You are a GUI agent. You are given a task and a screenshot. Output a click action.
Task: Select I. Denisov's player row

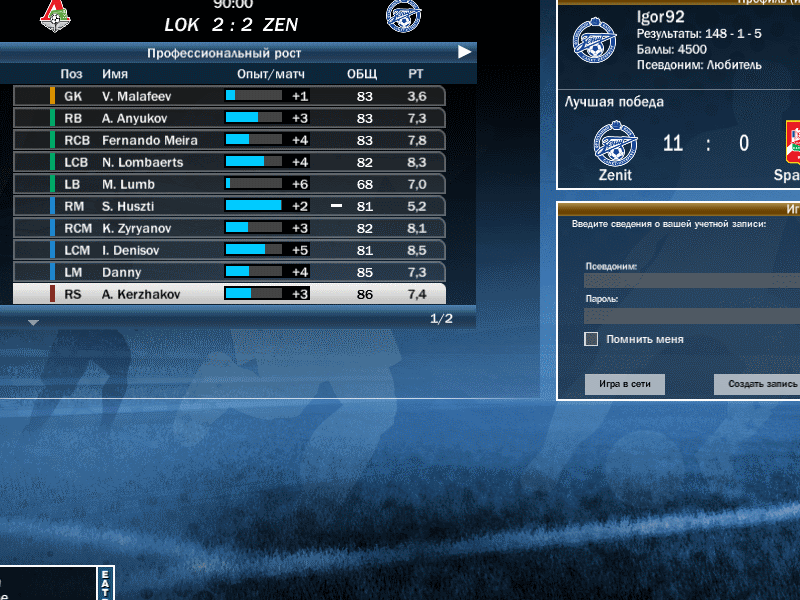pos(230,250)
